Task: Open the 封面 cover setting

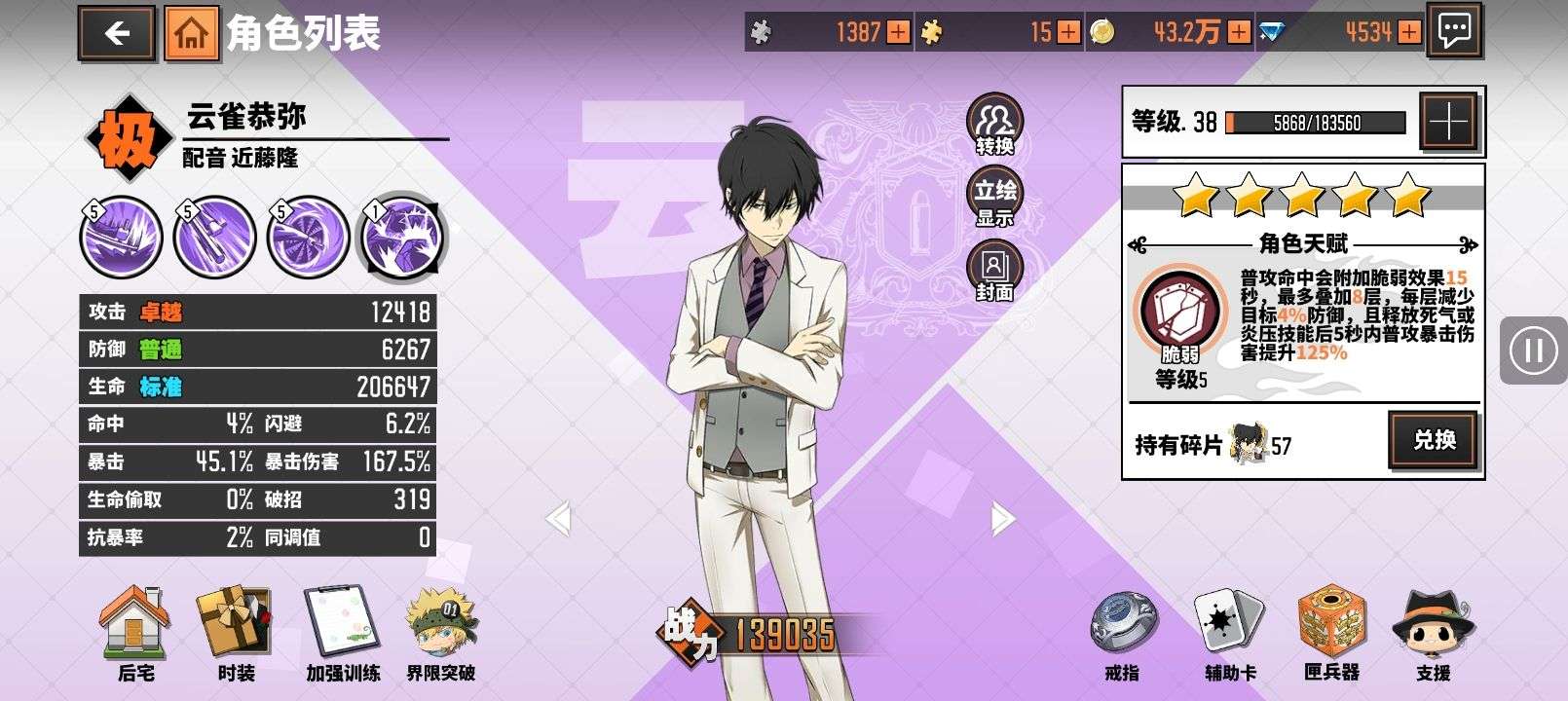Action: pos(994,273)
